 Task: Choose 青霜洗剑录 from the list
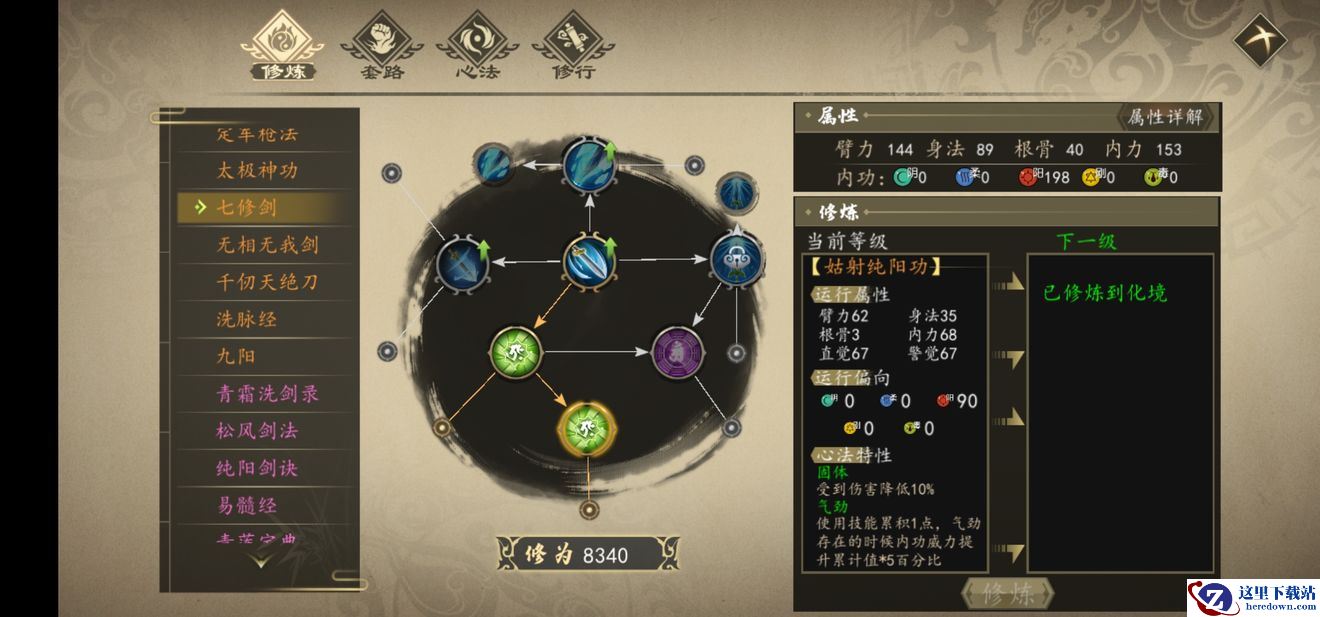coord(267,394)
